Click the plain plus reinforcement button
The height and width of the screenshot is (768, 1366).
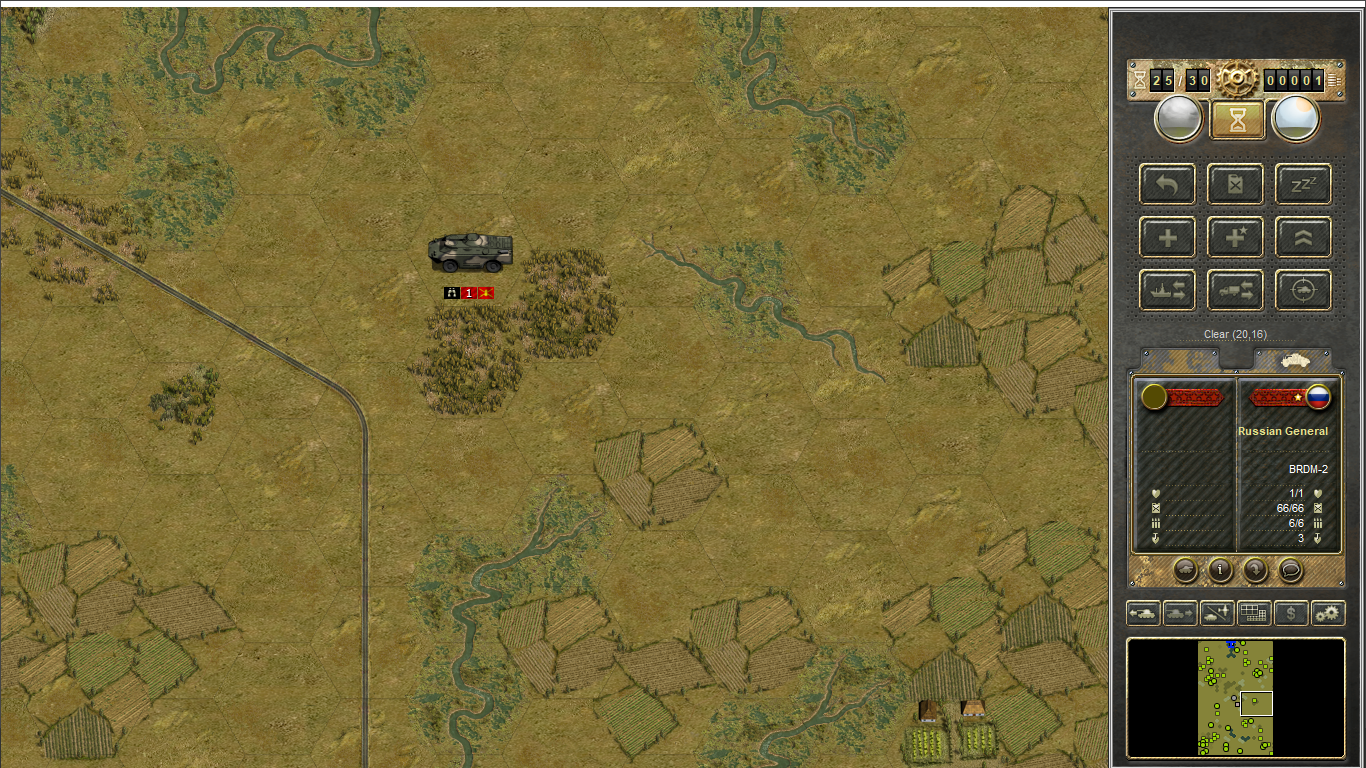click(1167, 237)
